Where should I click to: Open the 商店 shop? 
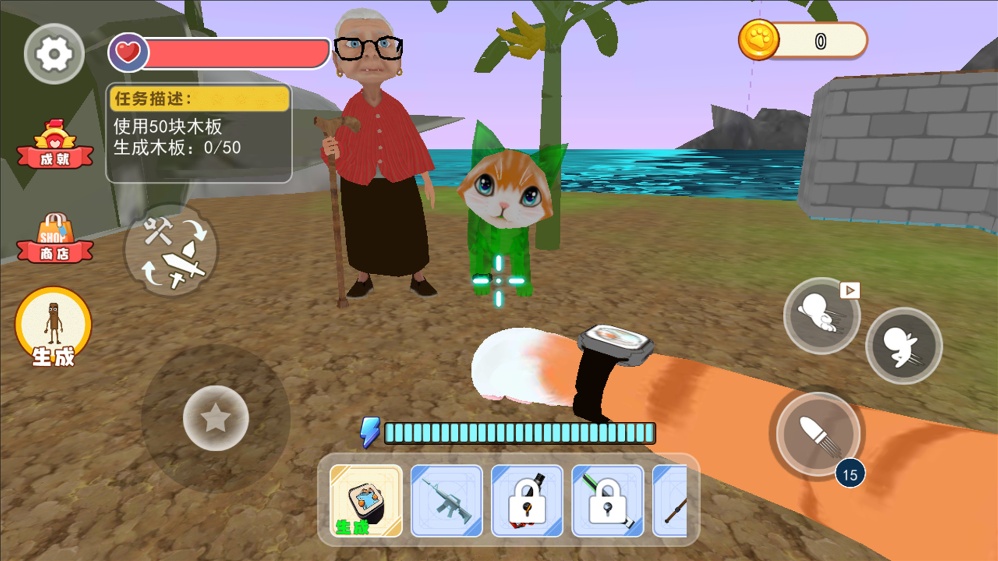pyautogui.click(x=55, y=238)
